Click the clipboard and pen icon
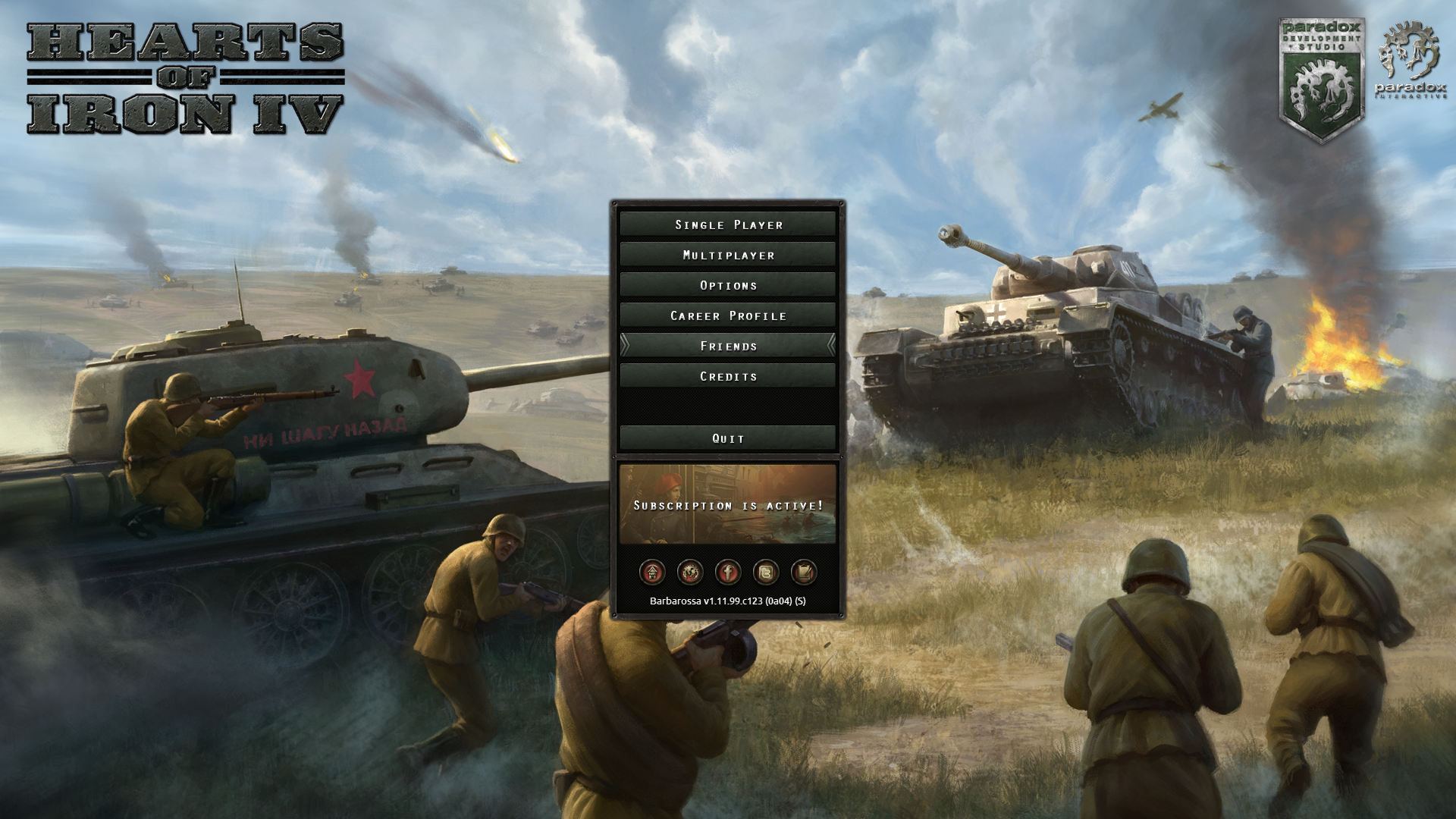Image resolution: width=1456 pixels, height=819 pixels. pyautogui.click(x=804, y=573)
